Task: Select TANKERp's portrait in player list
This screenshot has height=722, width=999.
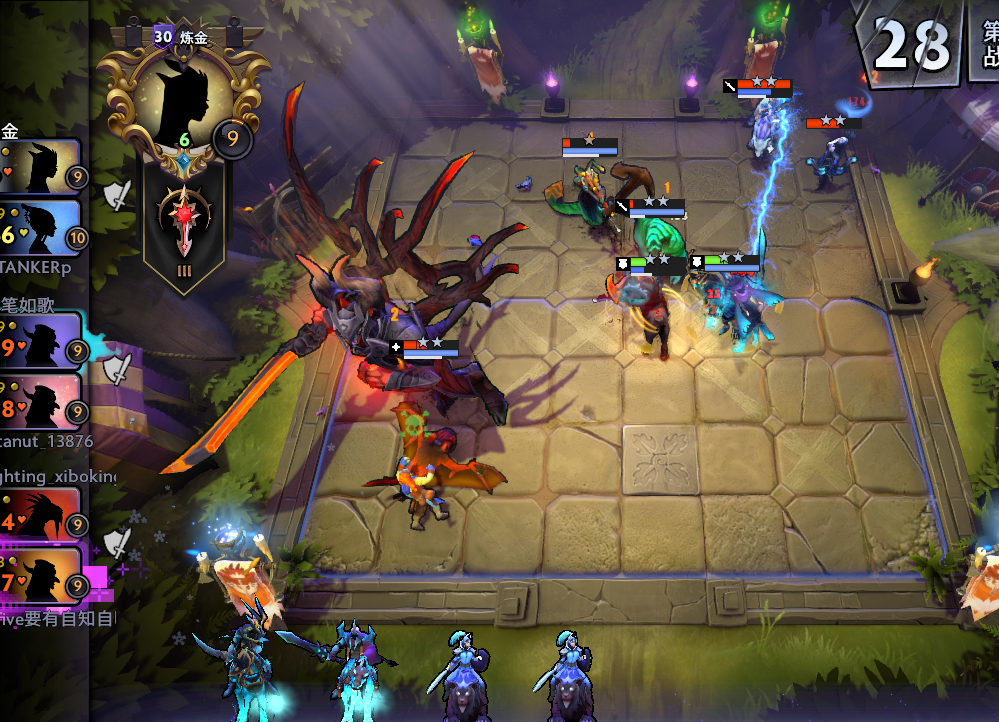Action: click(40, 227)
